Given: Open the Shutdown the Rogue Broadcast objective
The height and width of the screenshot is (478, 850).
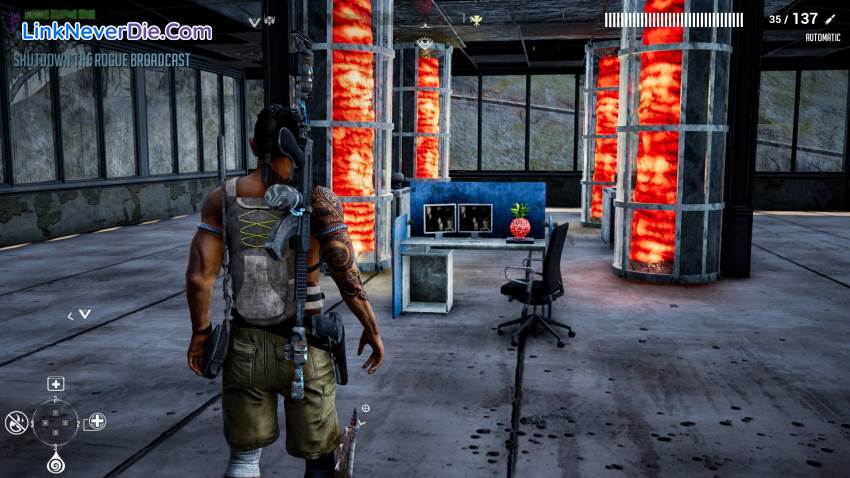Looking at the screenshot, I should point(101,60).
